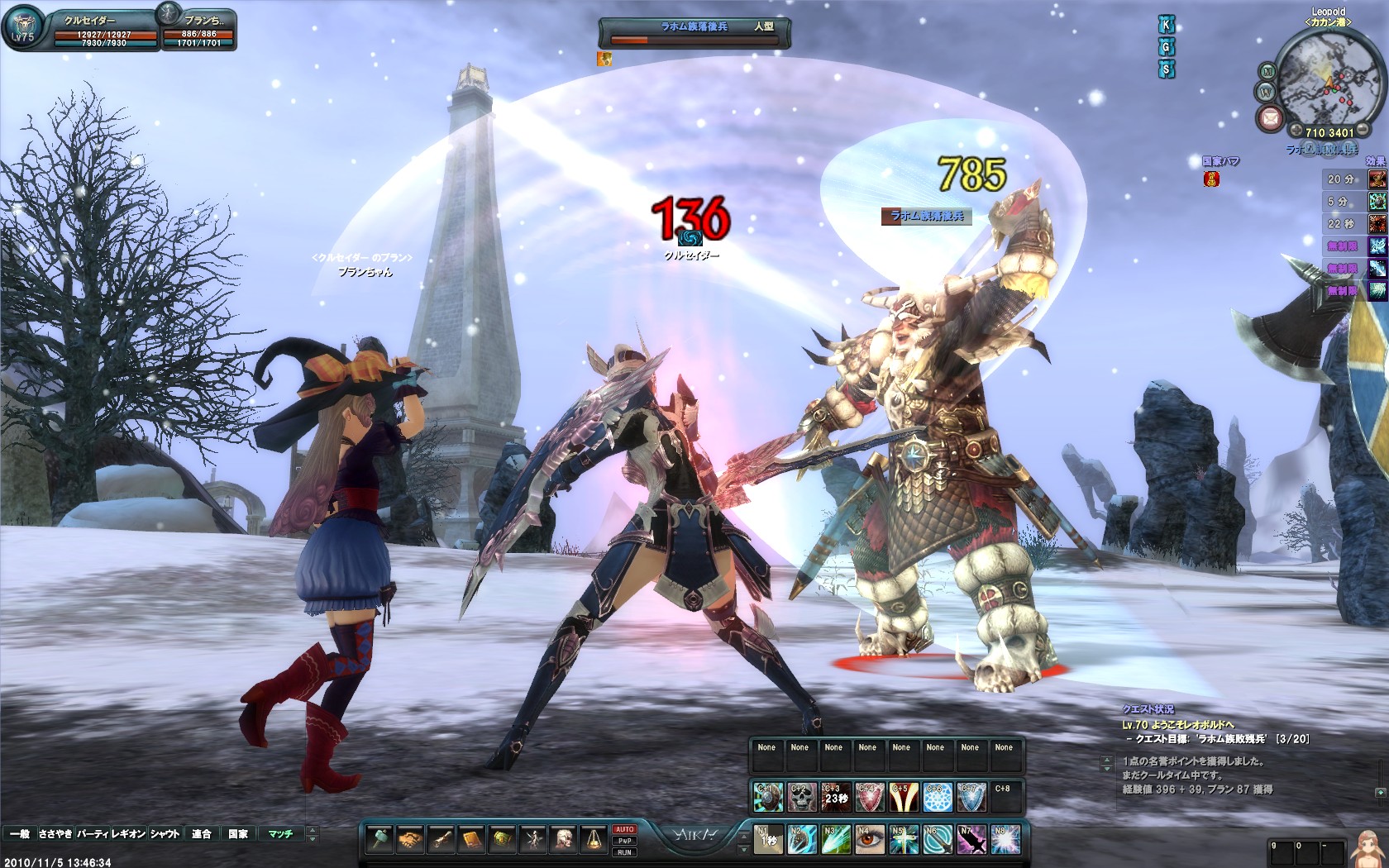This screenshot has width=1389, height=868.
Task: Switch to the 国家 chat channel
Action: (x=238, y=834)
